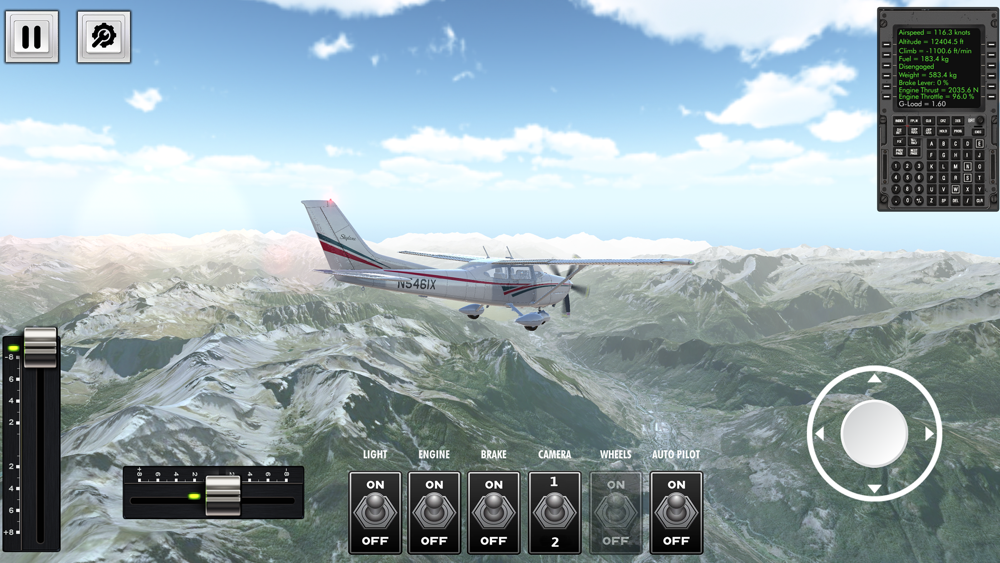Open the wrench settings menu
Screen dimensions: 1000x563
pos(104,37)
